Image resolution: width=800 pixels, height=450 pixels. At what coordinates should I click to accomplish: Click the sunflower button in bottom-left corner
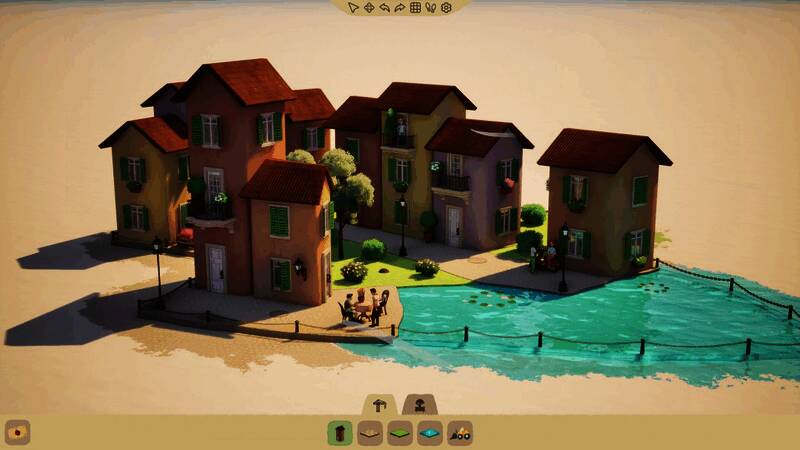tap(18, 432)
